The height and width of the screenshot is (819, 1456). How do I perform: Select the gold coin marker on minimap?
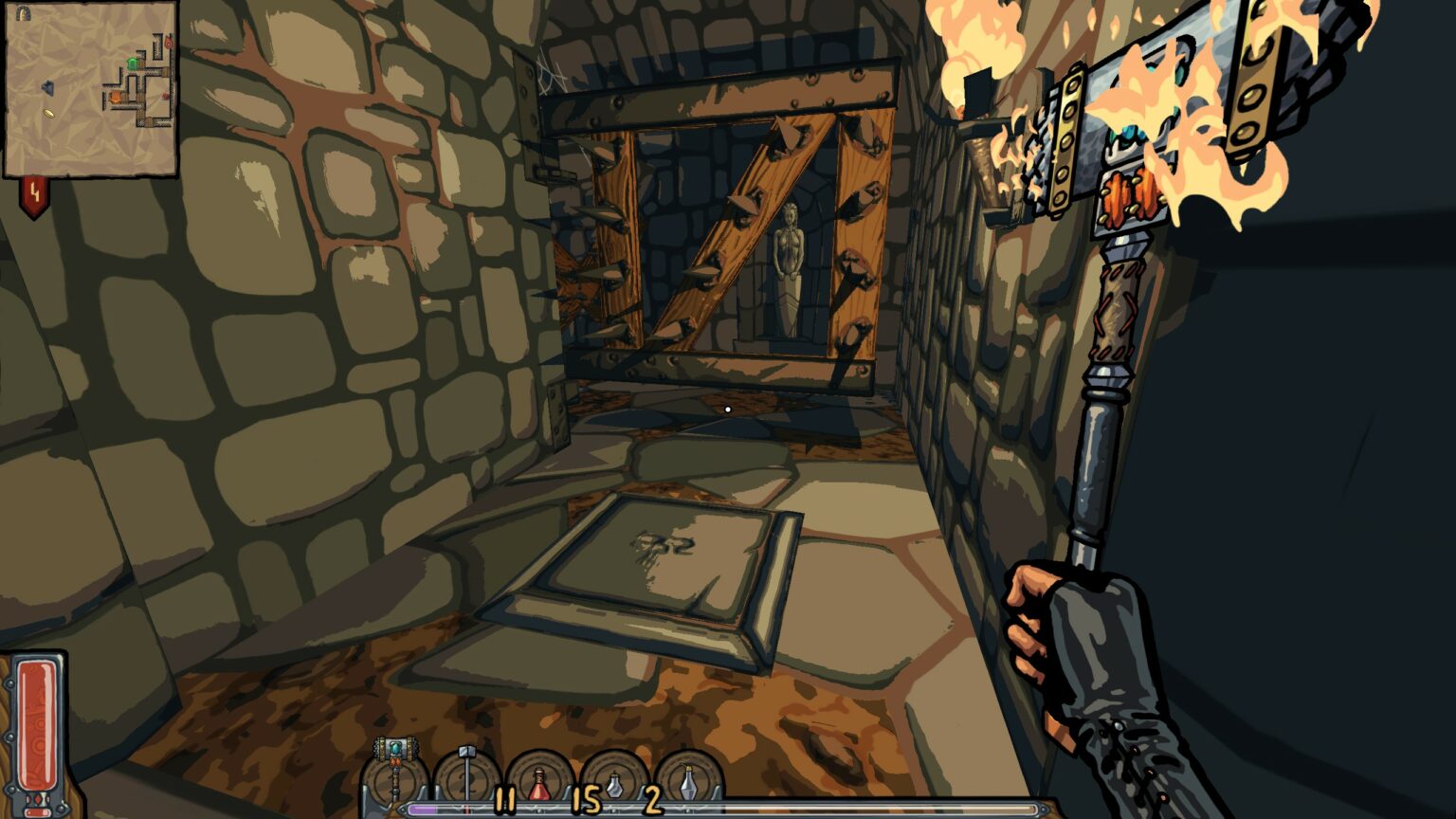48,114
